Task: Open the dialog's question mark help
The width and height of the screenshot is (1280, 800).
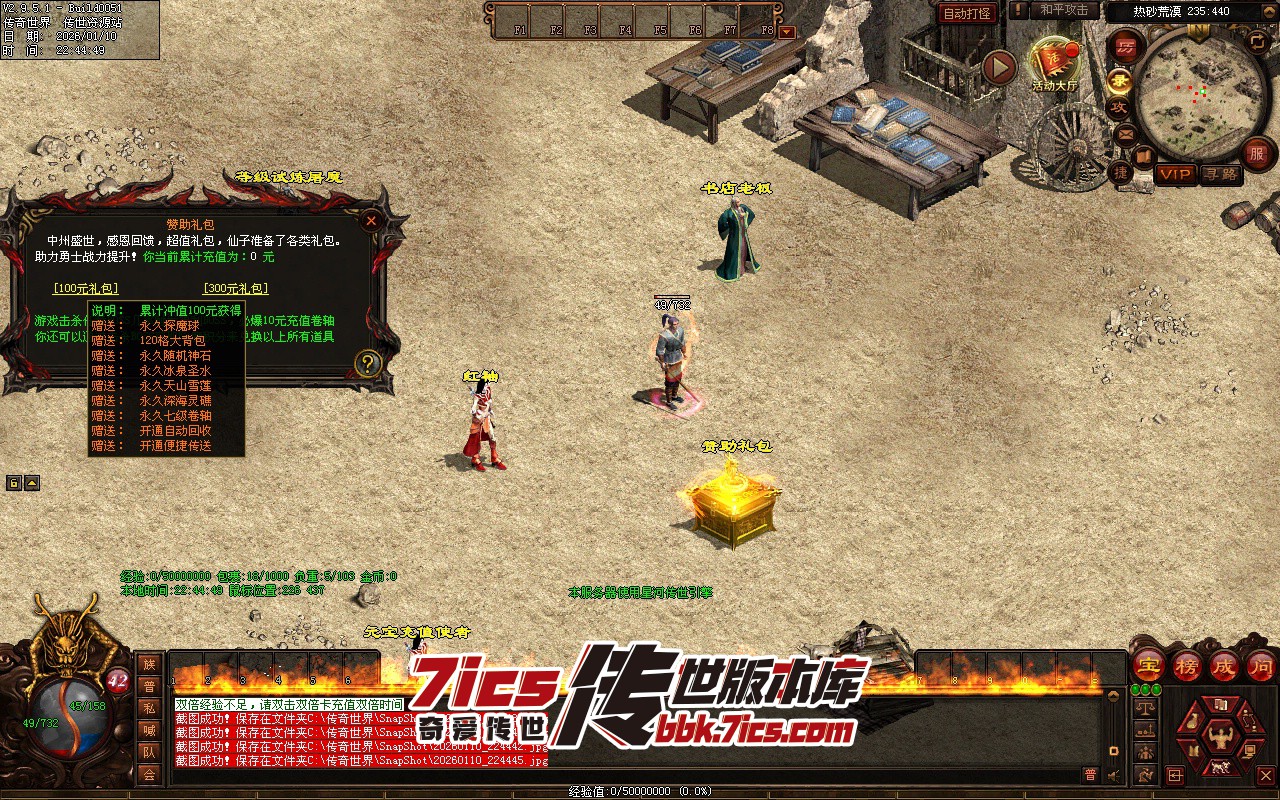Action: [367, 363]
